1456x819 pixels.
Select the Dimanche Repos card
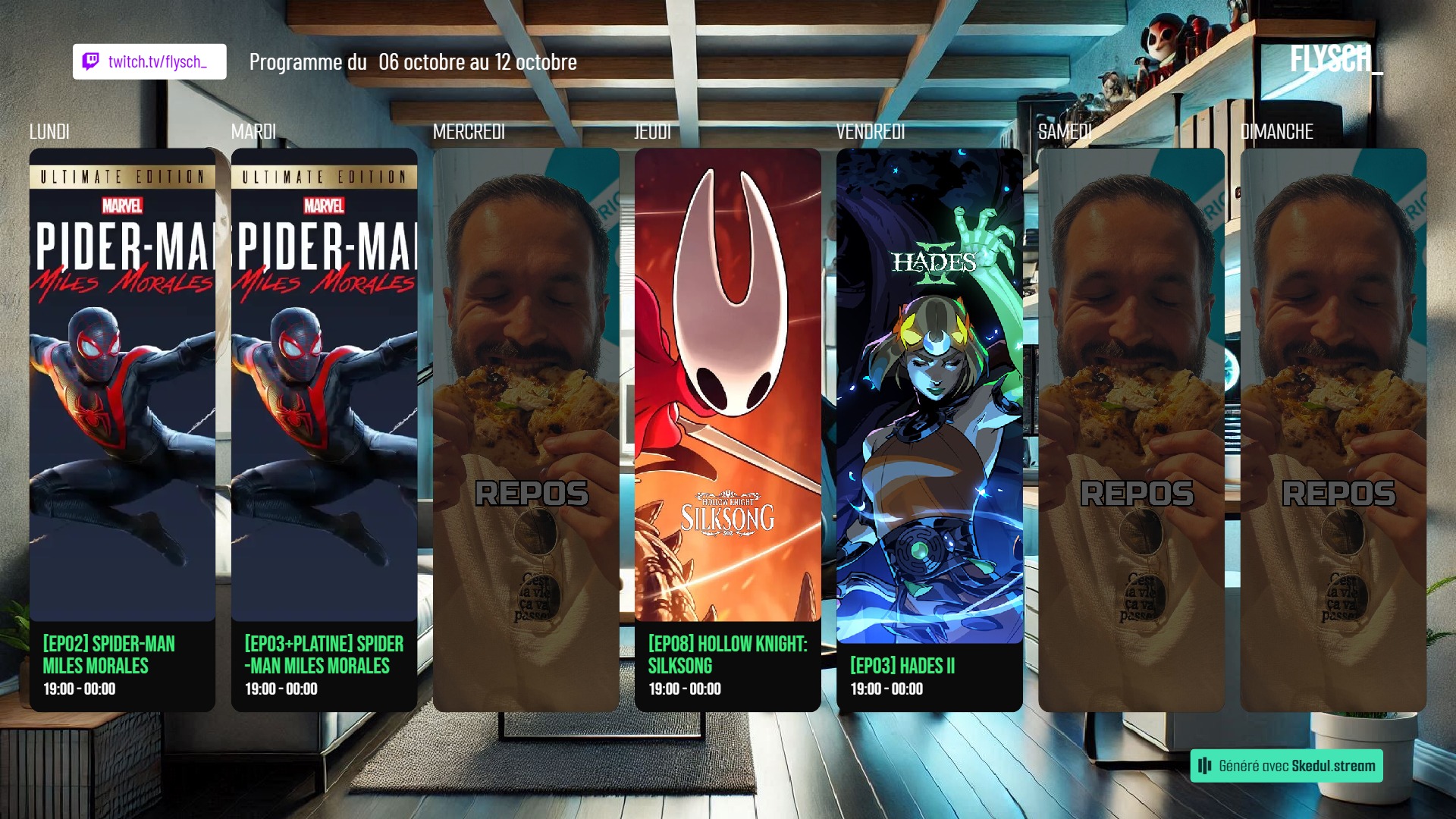tap(1332, 429)
